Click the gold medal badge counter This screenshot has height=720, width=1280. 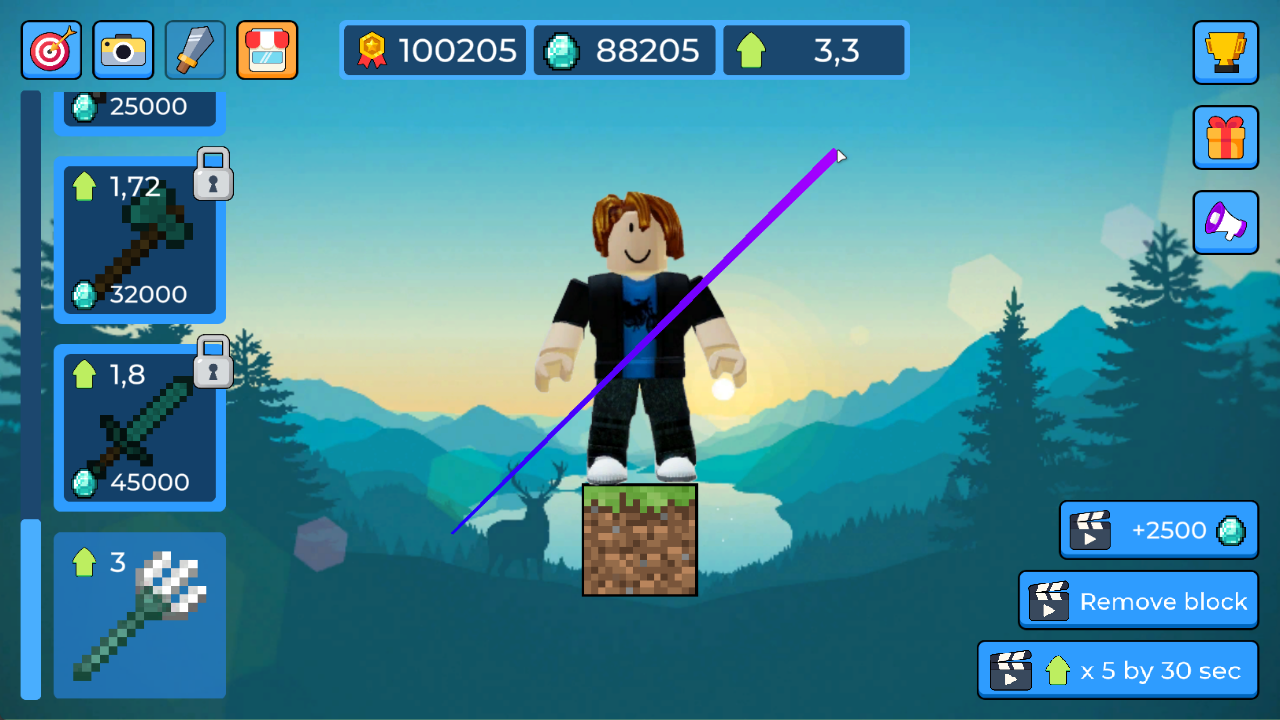434,50
